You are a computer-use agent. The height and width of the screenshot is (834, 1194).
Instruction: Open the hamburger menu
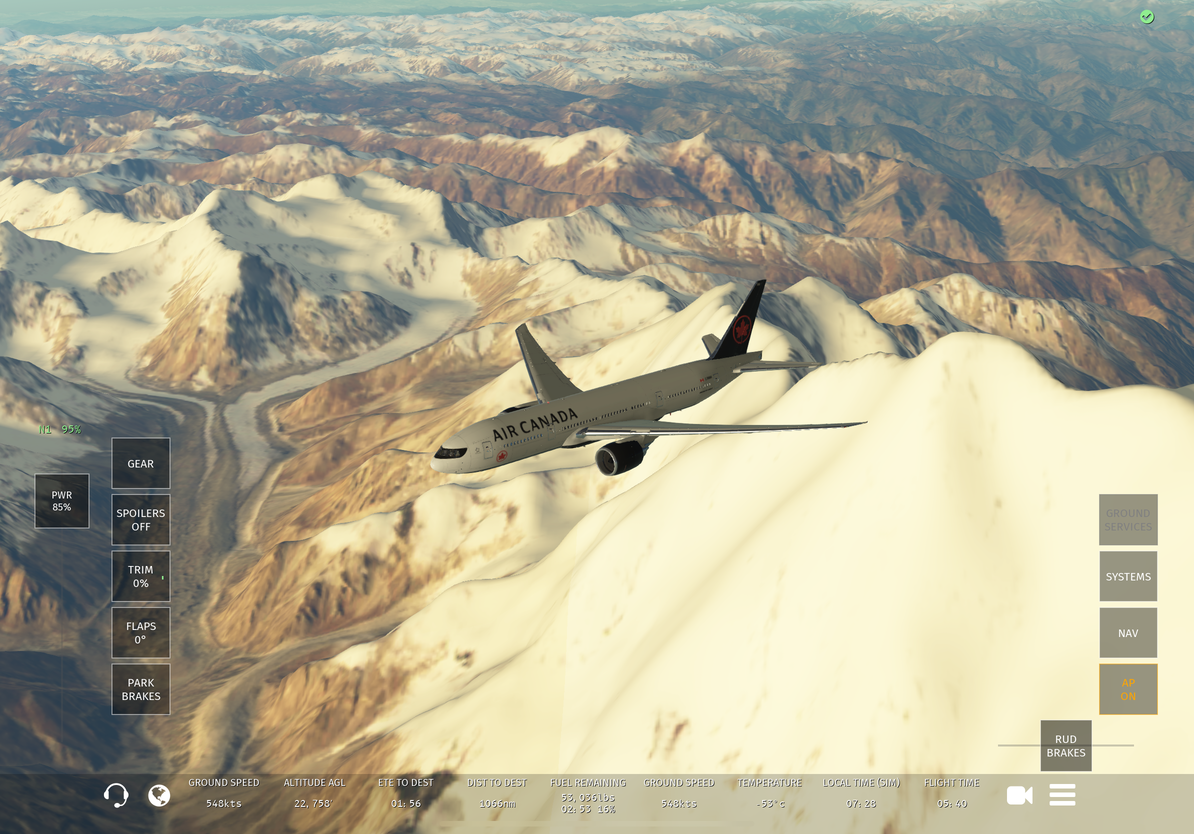tap(1062, 795)
